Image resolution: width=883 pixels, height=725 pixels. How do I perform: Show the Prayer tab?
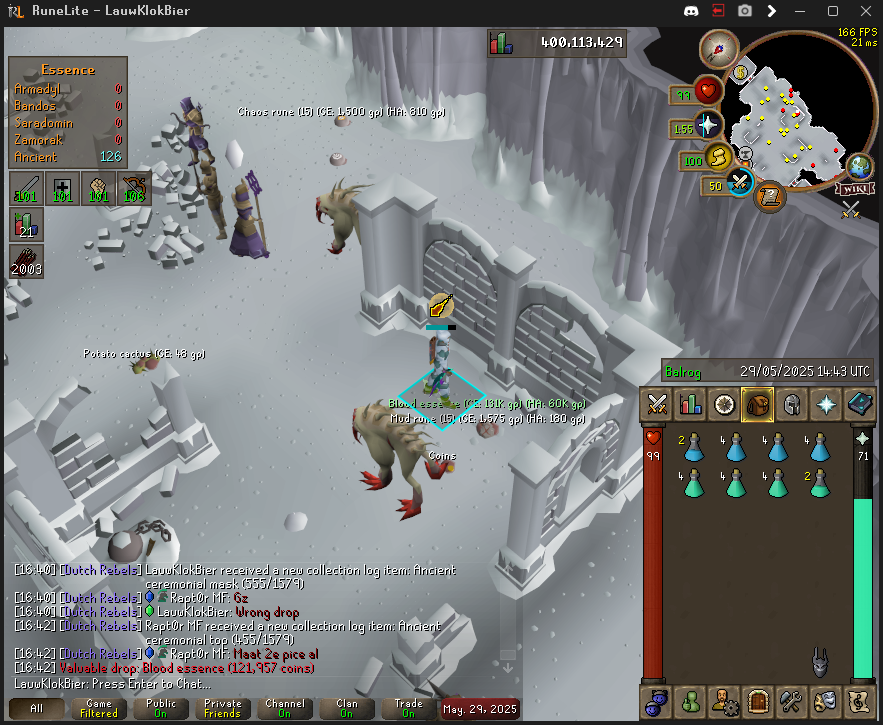tap(823, 404)
